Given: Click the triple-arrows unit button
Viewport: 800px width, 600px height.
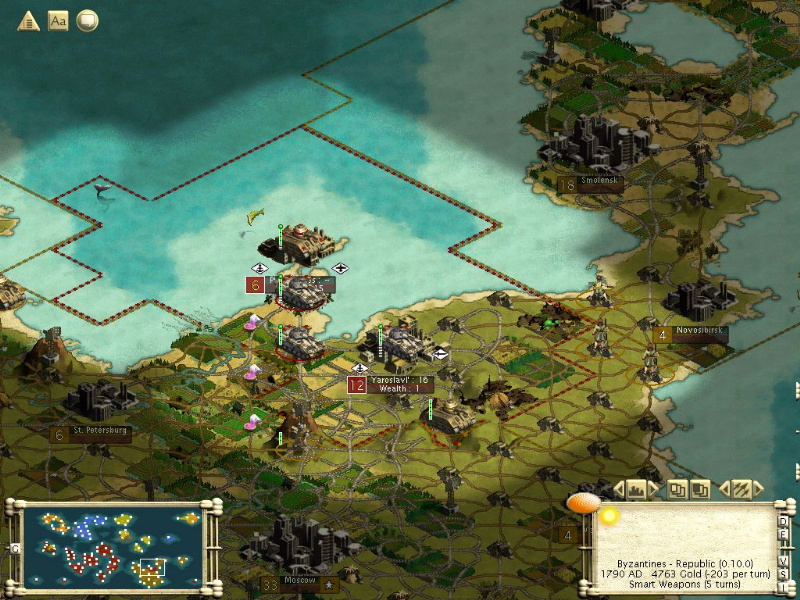Looking at the screenshot, I should coord(740,489).
